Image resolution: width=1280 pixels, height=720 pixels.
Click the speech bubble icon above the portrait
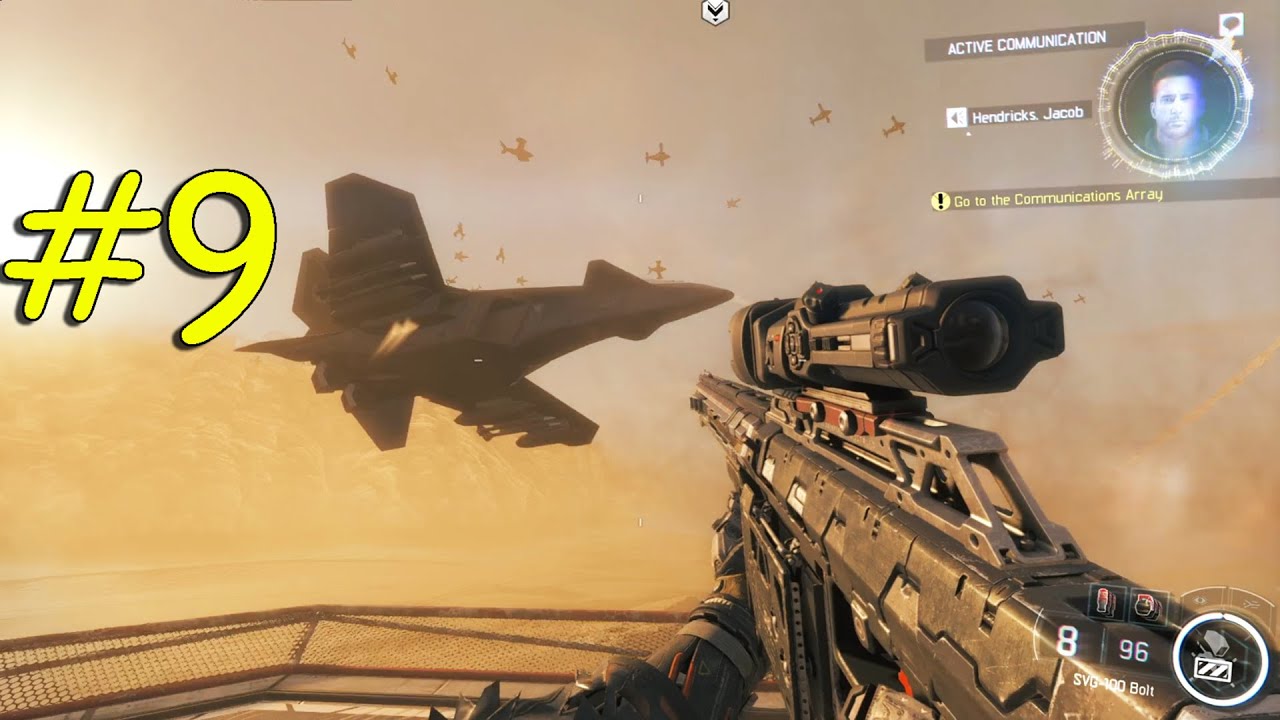(1231, 22)
